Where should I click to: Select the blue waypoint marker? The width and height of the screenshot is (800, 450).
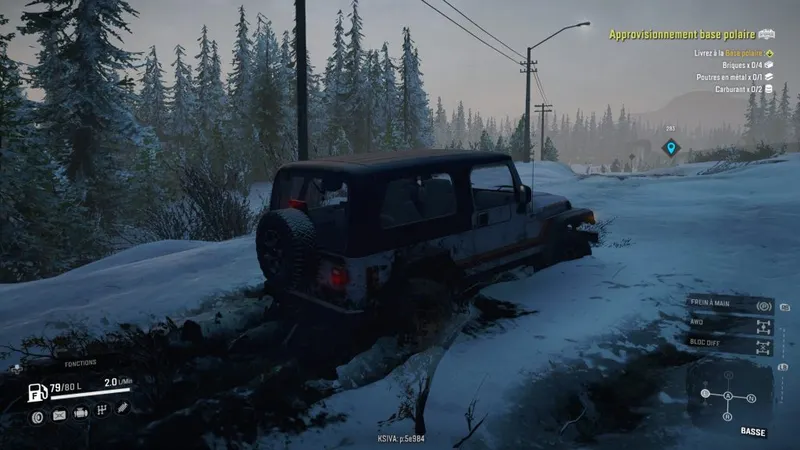671,148
